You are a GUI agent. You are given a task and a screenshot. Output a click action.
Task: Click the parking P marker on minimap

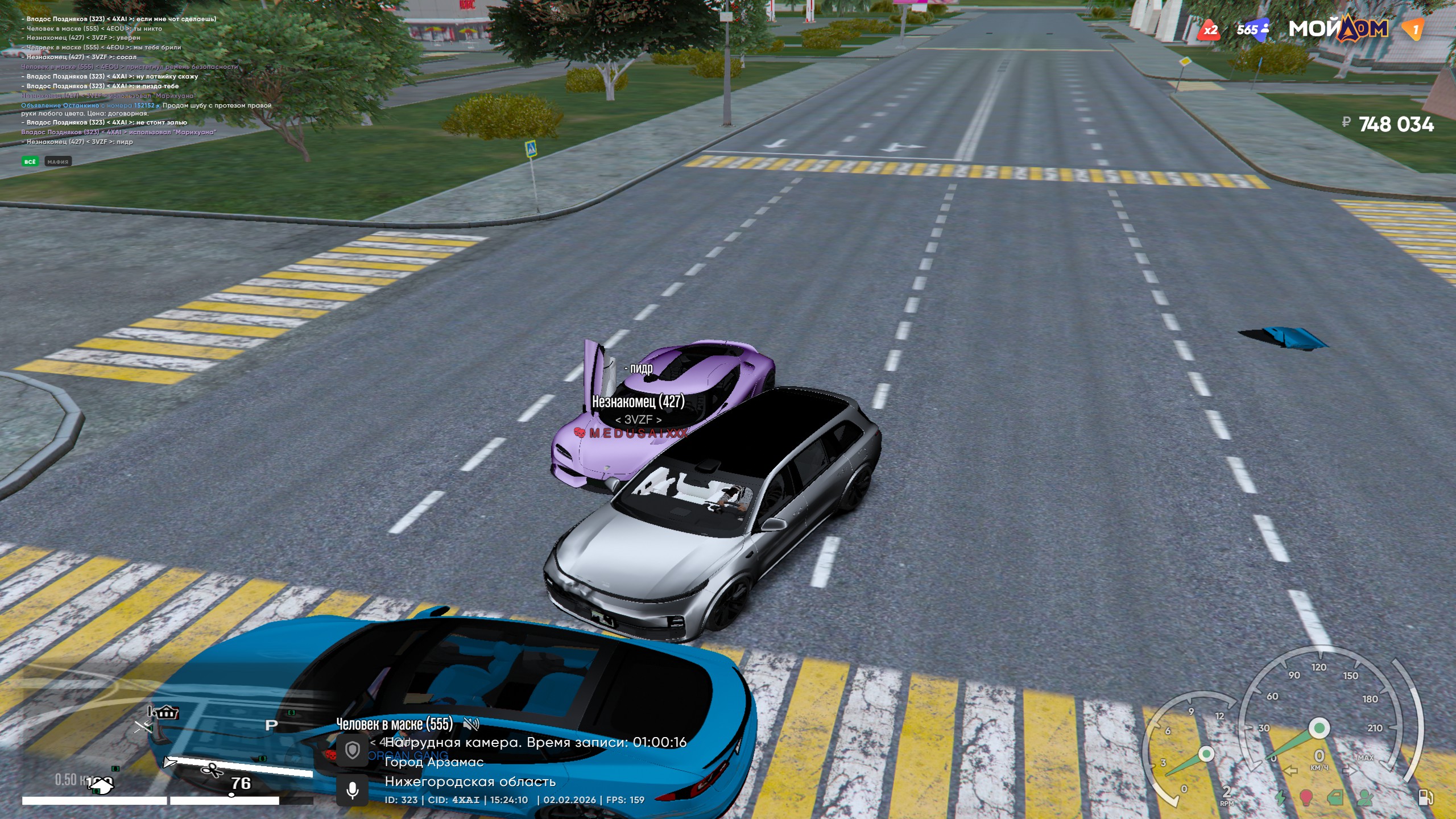272,725
